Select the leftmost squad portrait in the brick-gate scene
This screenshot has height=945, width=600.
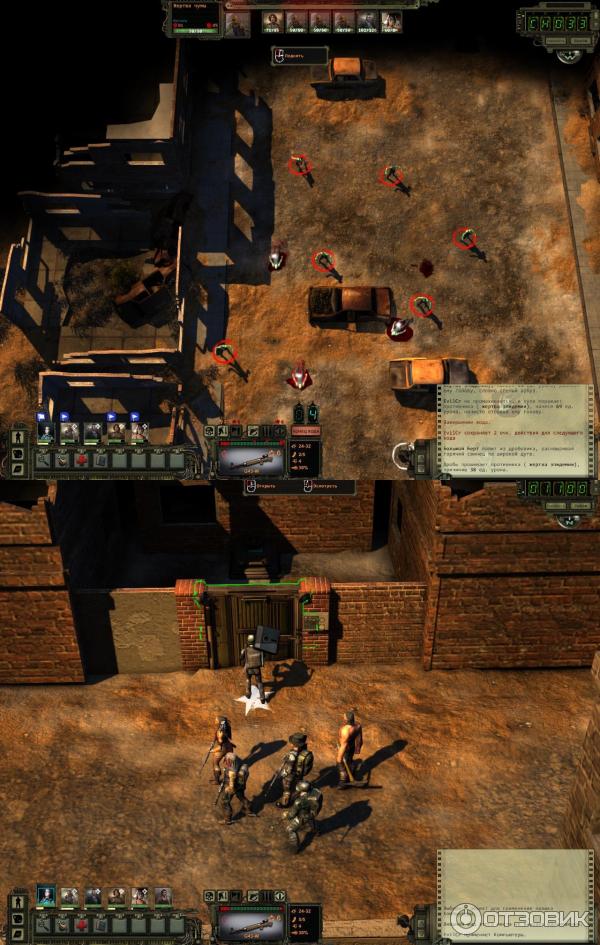click(x=45, y=895)
